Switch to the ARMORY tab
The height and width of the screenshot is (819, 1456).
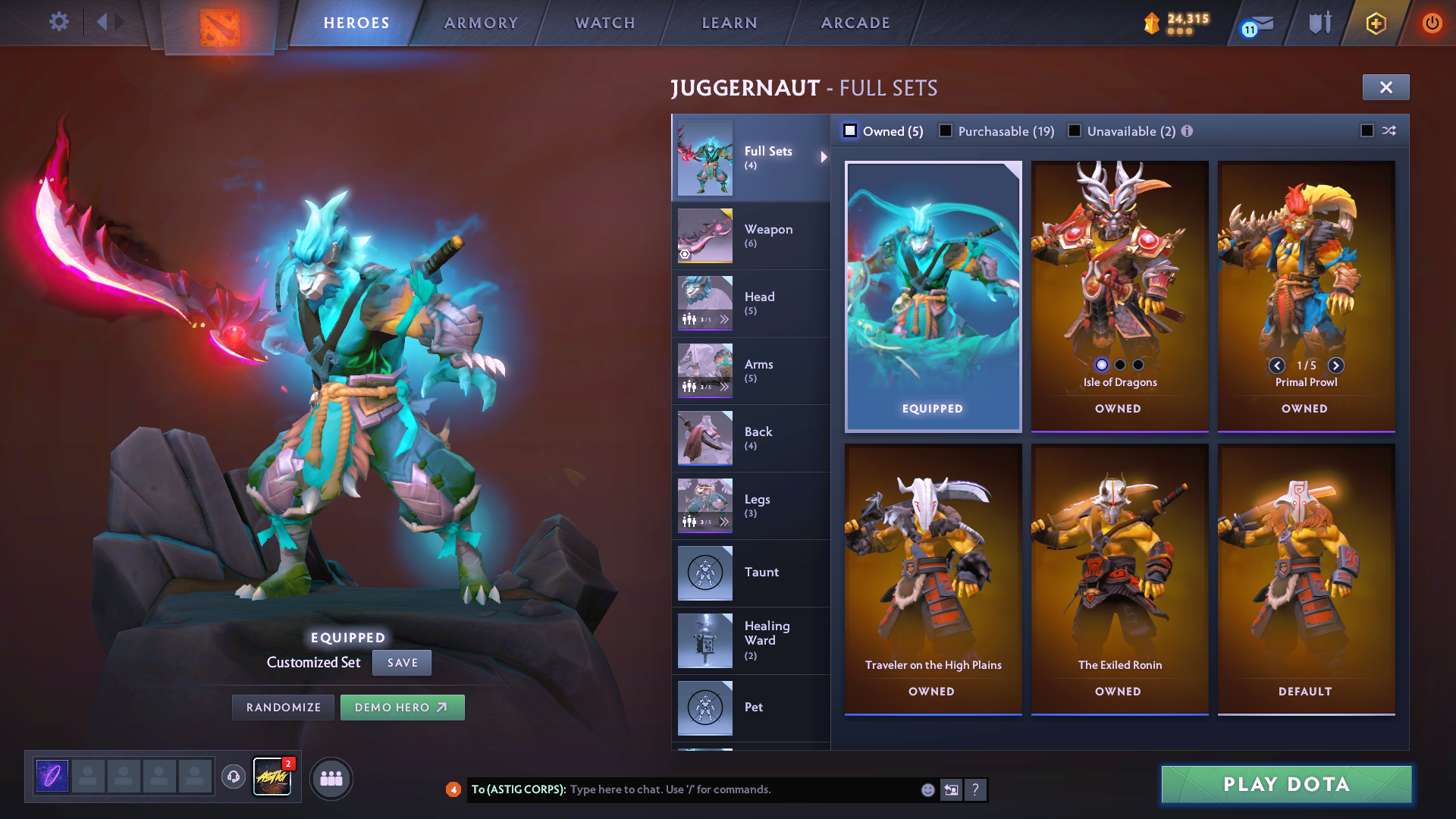(x=481, y=23)
